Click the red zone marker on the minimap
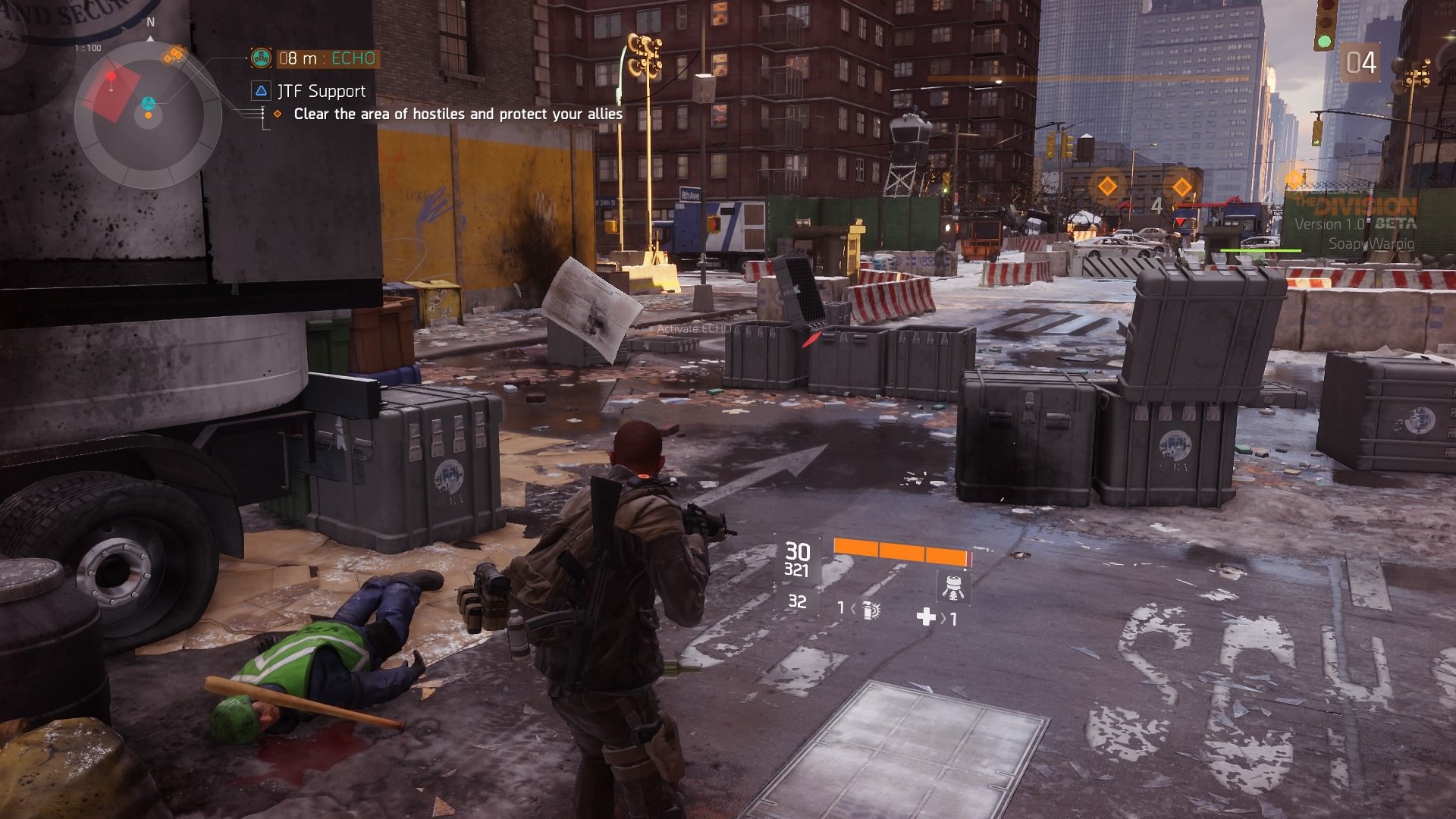 pos(112,93)
